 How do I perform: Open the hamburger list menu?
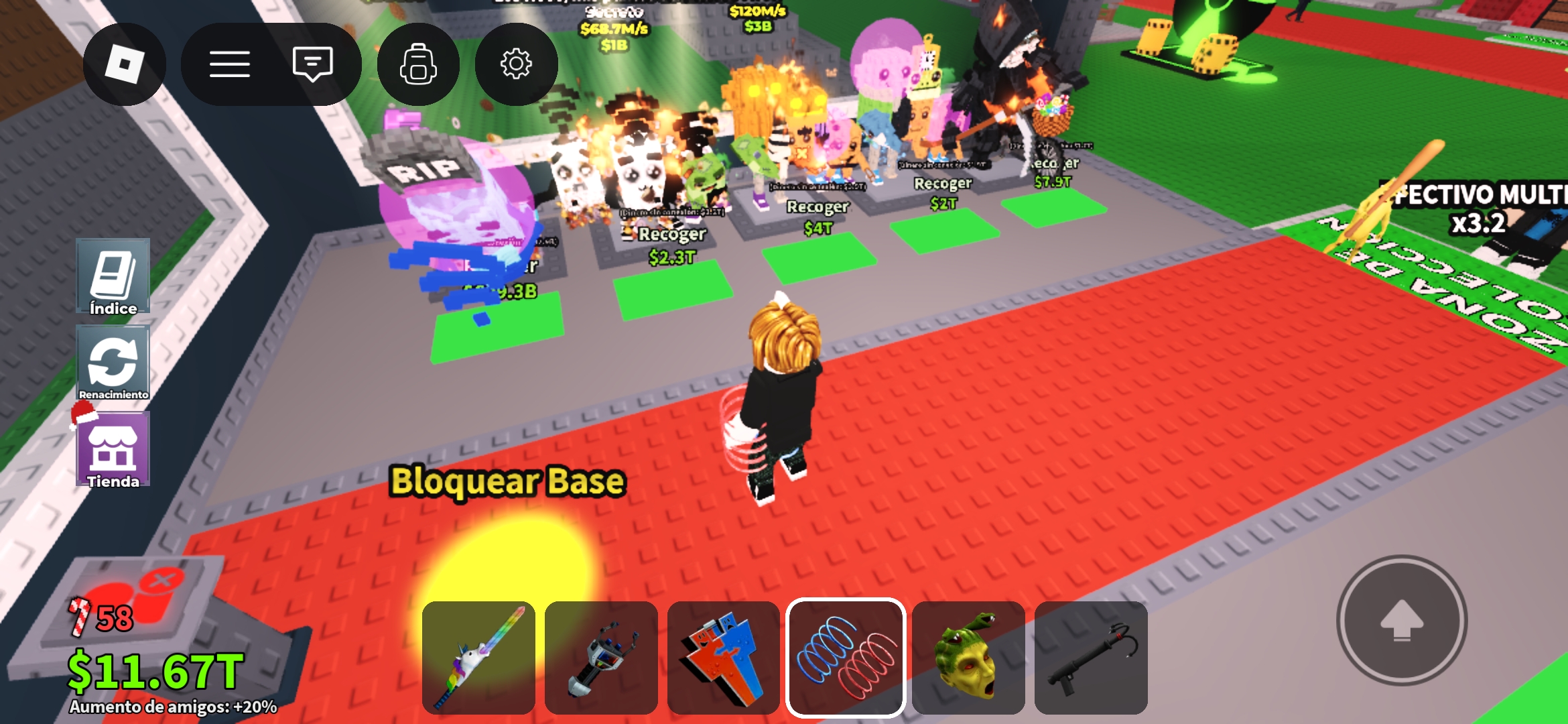click(229, 64)
